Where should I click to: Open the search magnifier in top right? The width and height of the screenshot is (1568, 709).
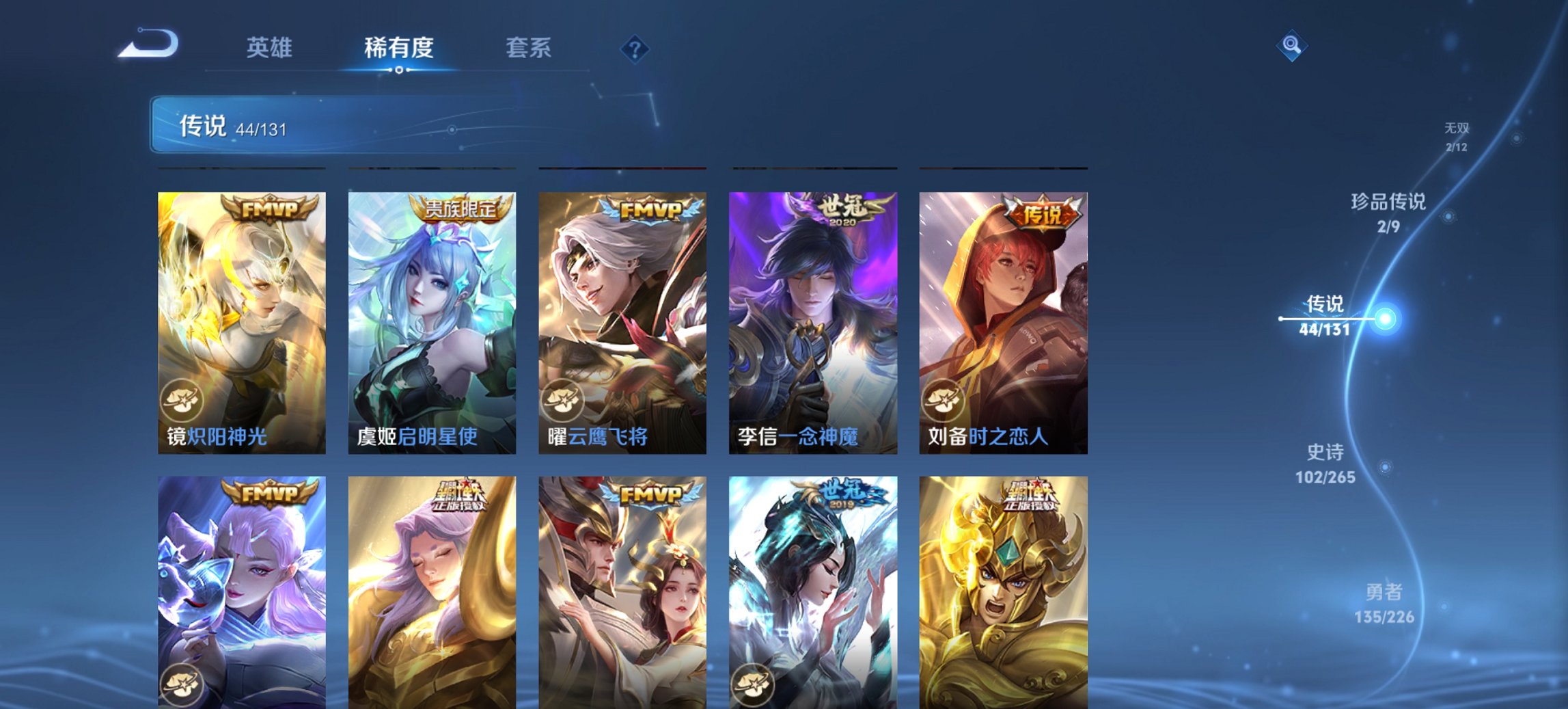(1290, 46)
